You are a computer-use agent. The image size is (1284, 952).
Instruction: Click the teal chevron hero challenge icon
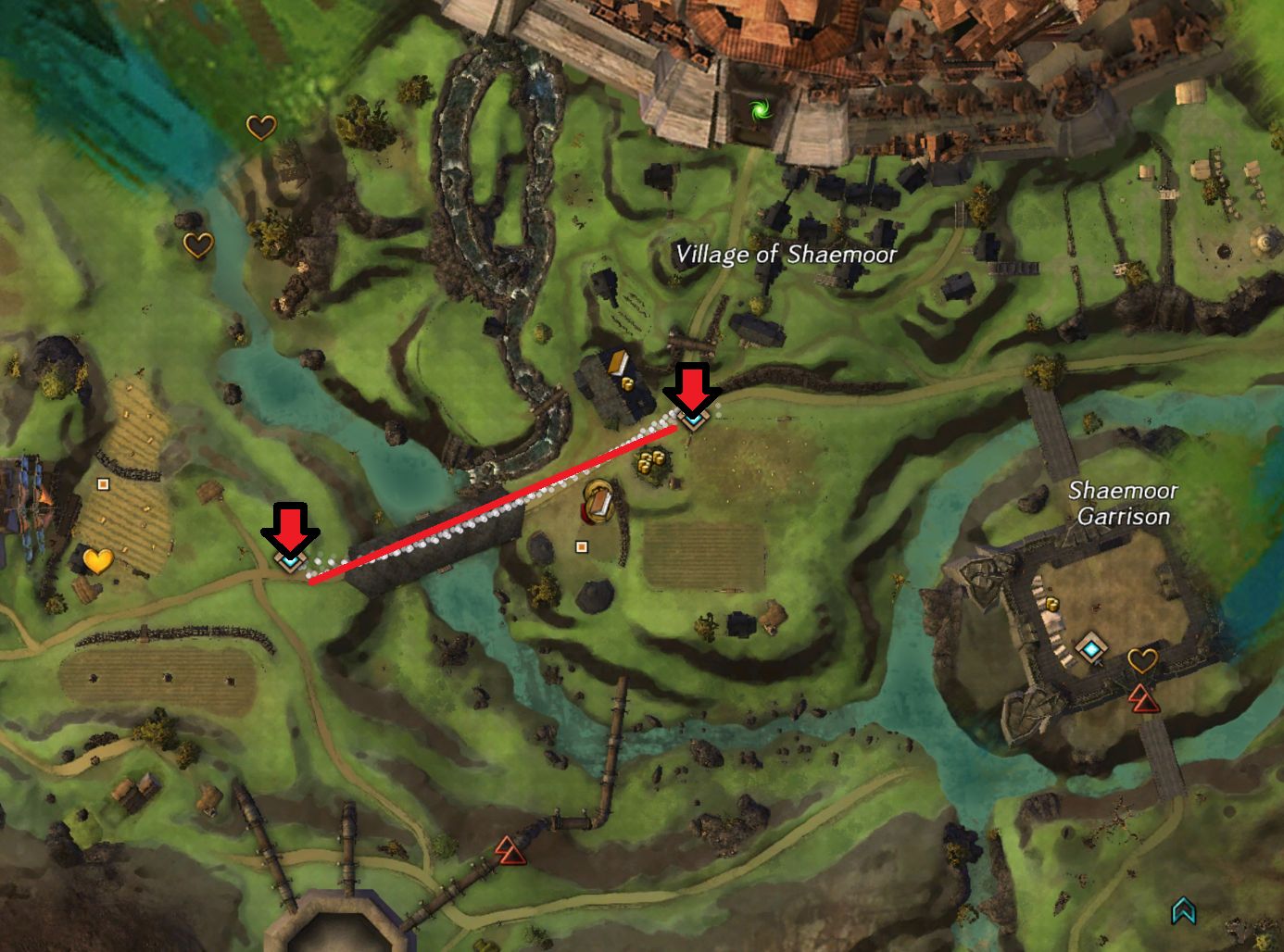(1182, 911)
